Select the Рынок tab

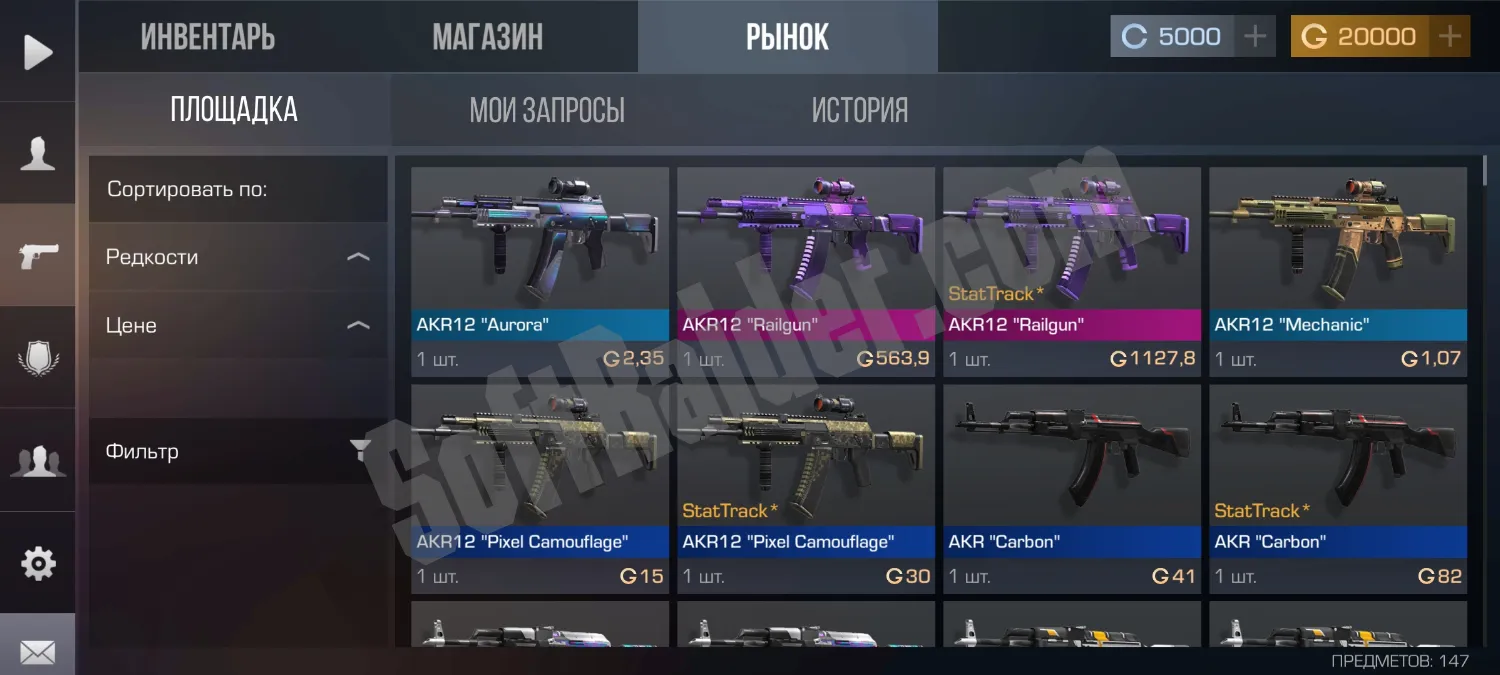[787, 37]
